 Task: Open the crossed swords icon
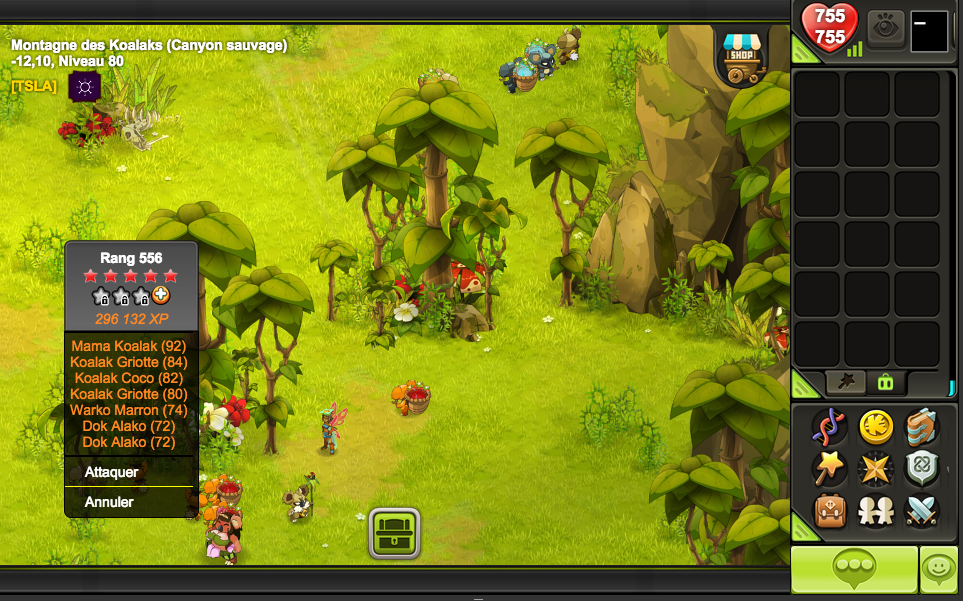point(922,510)
